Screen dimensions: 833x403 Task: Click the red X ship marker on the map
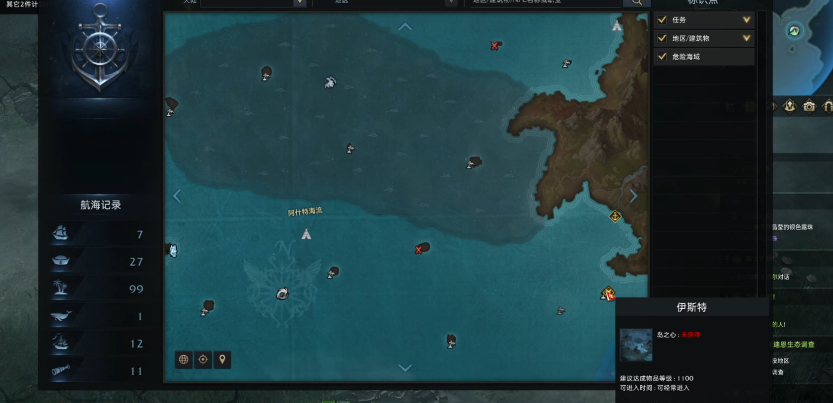coord(421,248)
